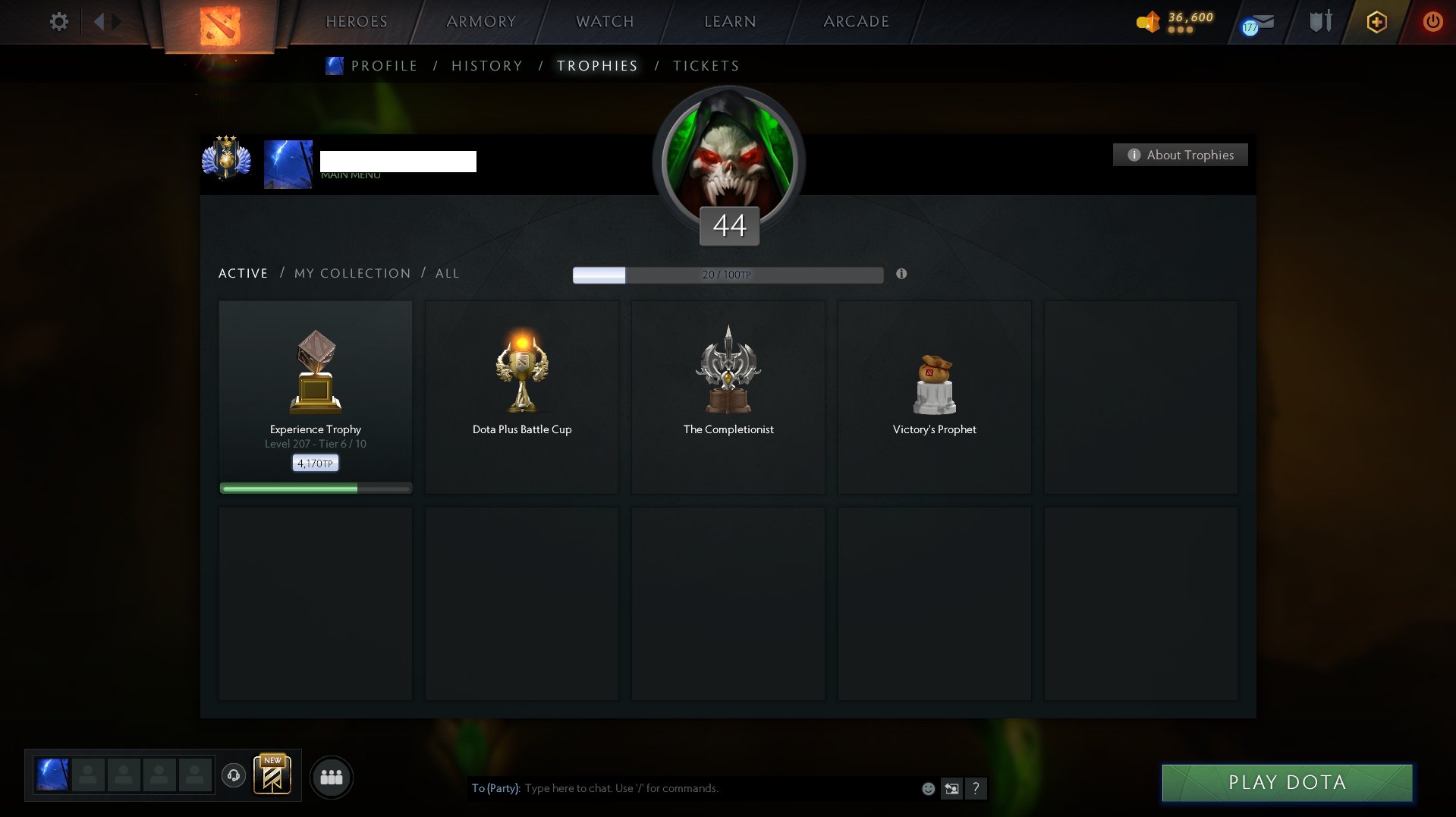Switch to the Watch section

pyautogui.click(x=605, y=21)
